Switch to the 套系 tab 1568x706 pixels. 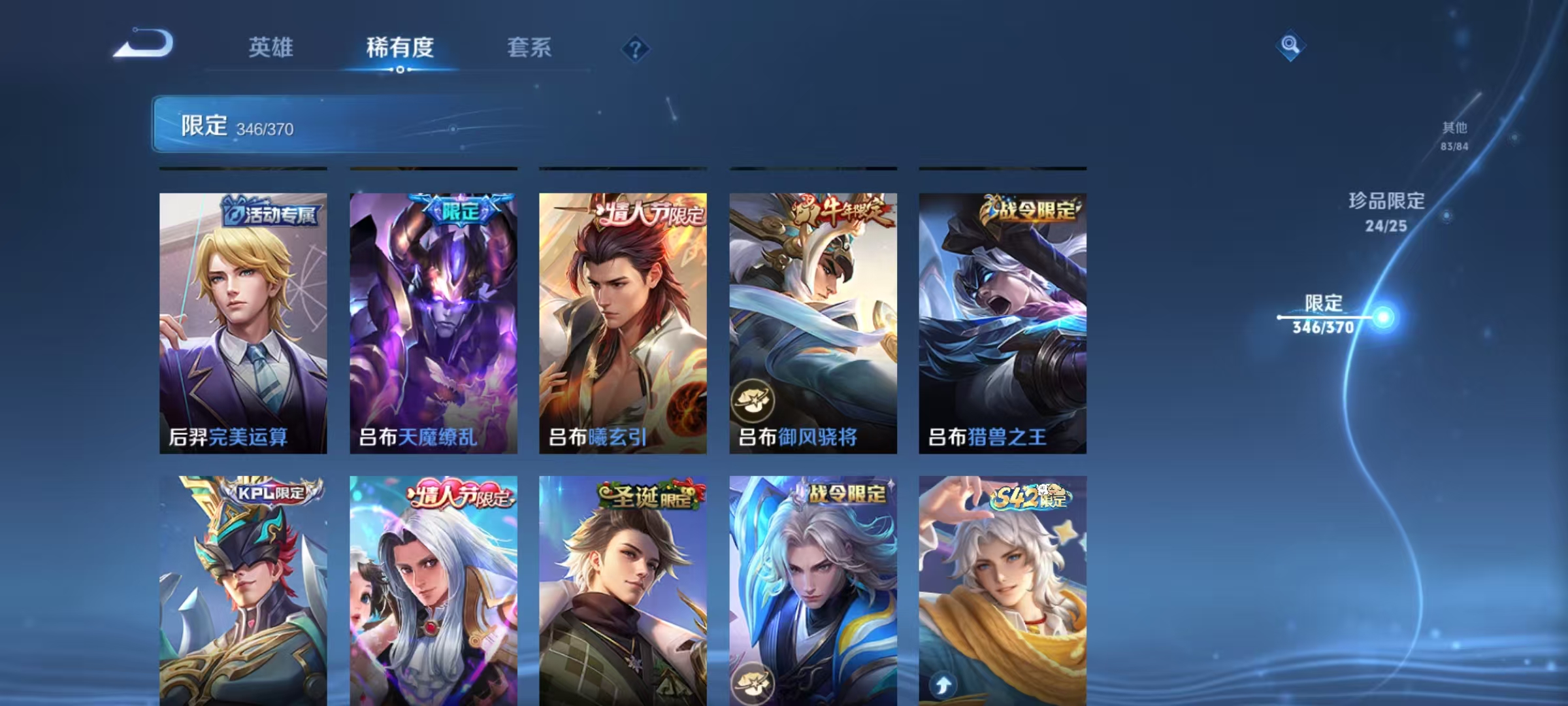529,48
